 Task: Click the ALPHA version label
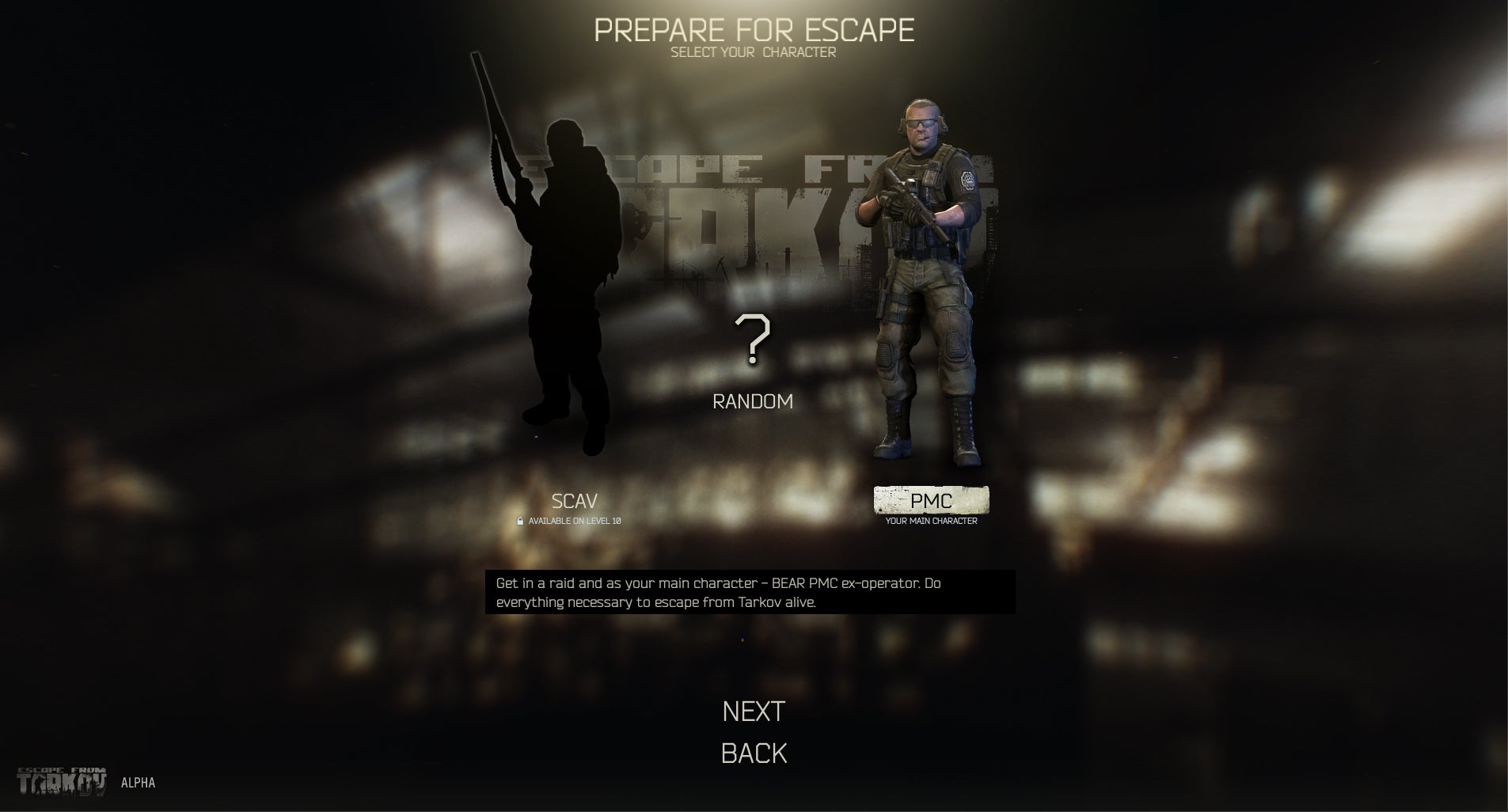point(138,784)
